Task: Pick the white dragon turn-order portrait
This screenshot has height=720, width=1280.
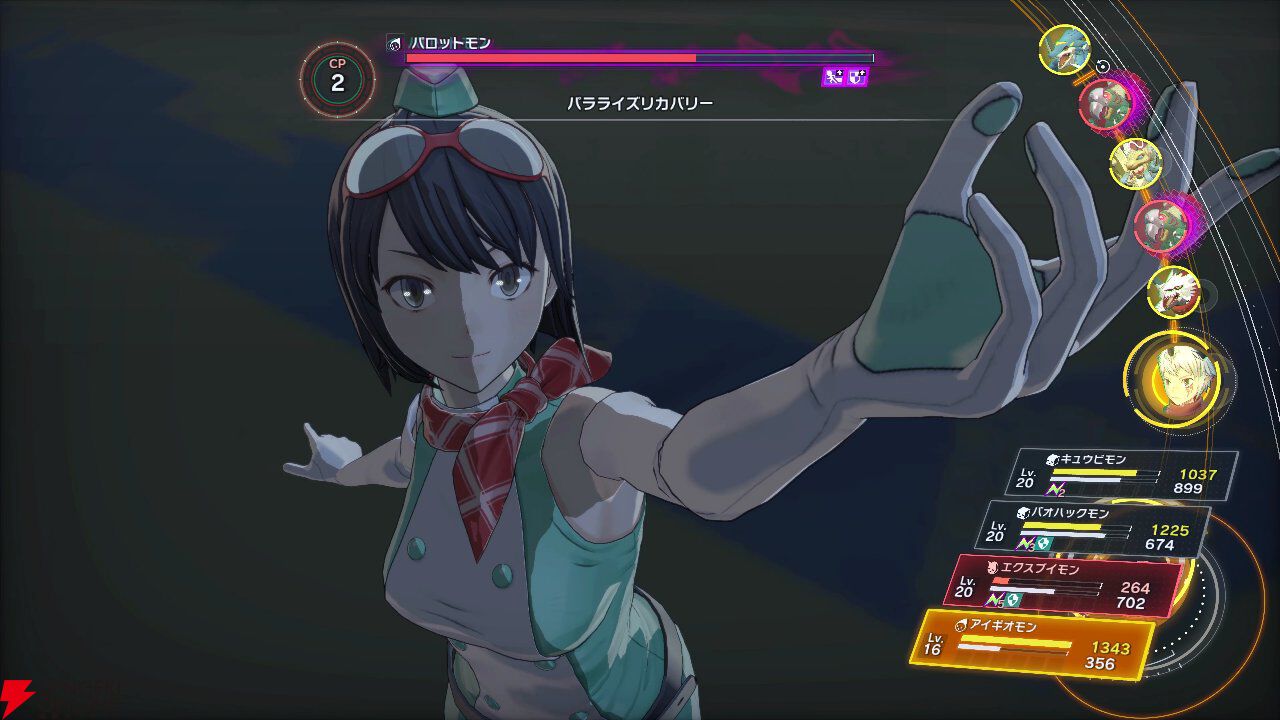Action: (x=1171, y=291)
